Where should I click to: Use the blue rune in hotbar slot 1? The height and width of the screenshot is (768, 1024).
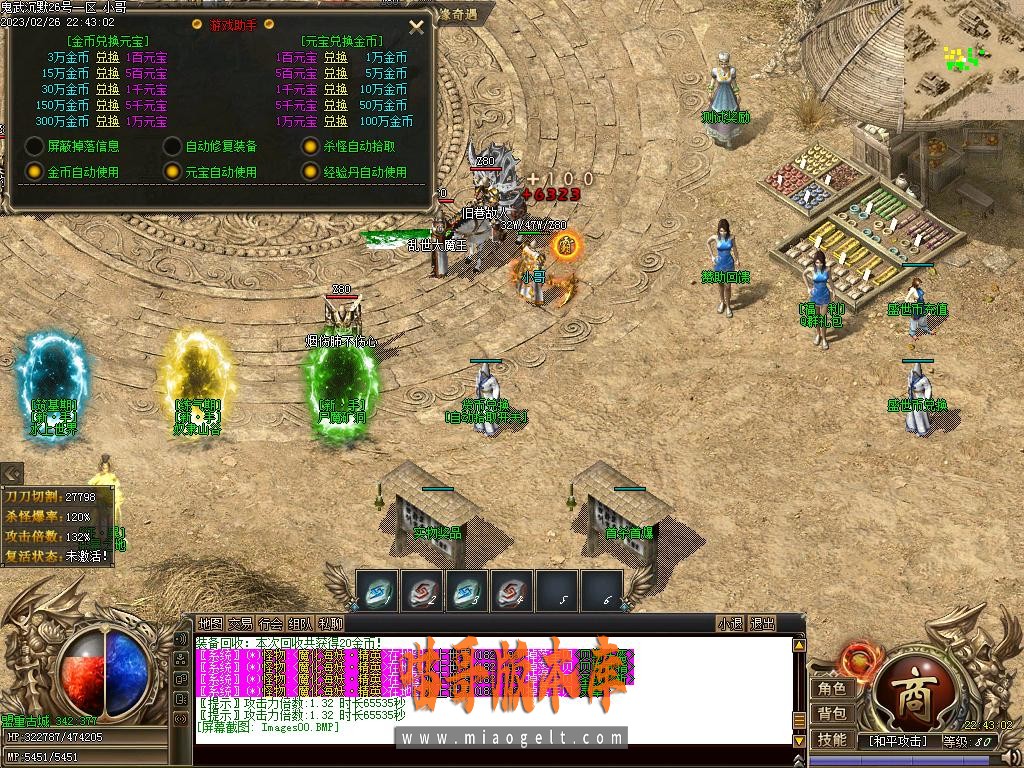coord(378,590)
